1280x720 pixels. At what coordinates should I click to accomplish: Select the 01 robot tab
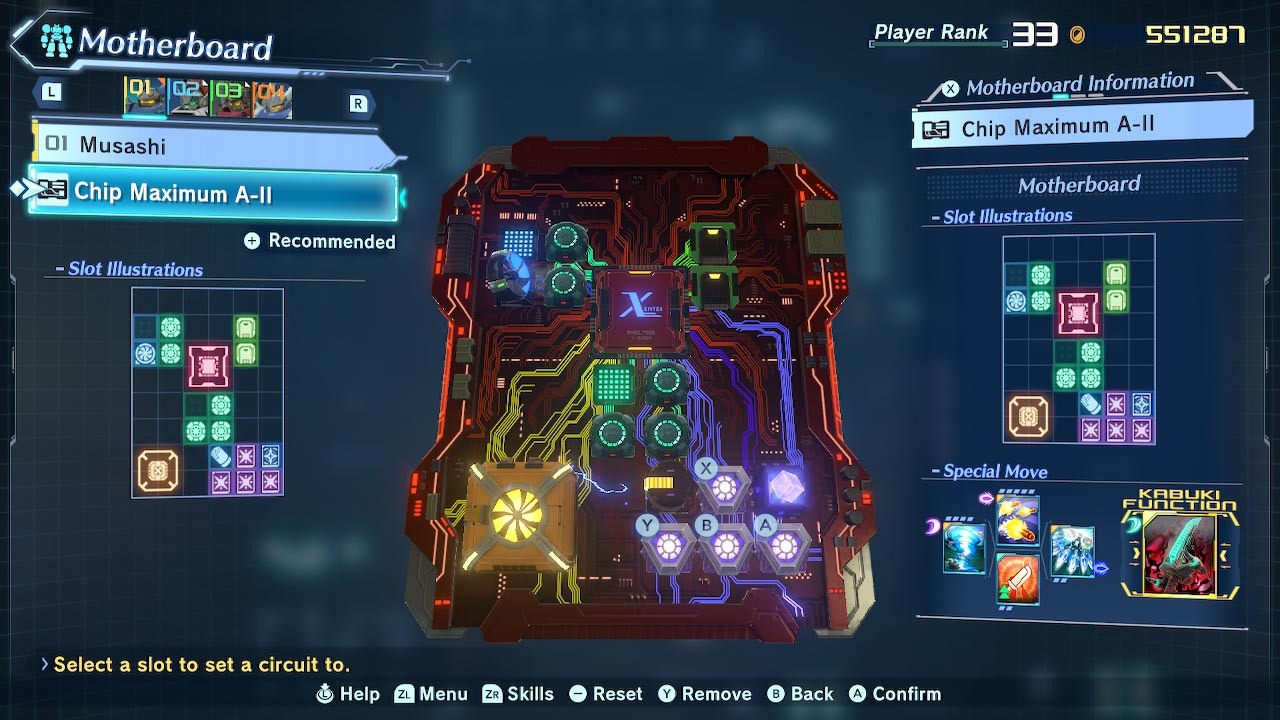tap(145, 97)
